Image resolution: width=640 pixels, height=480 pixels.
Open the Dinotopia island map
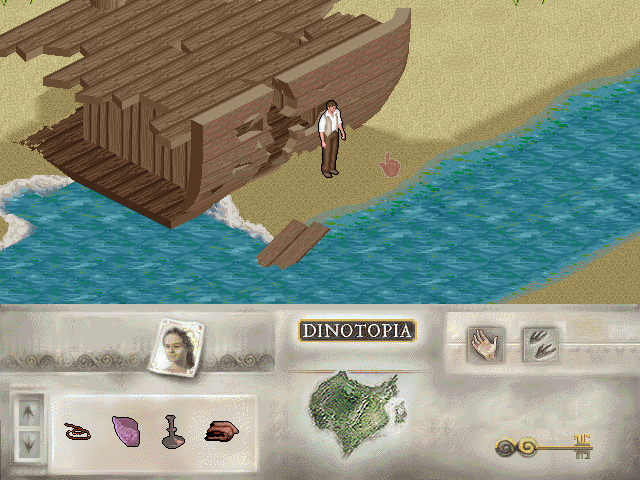(353, 410)
